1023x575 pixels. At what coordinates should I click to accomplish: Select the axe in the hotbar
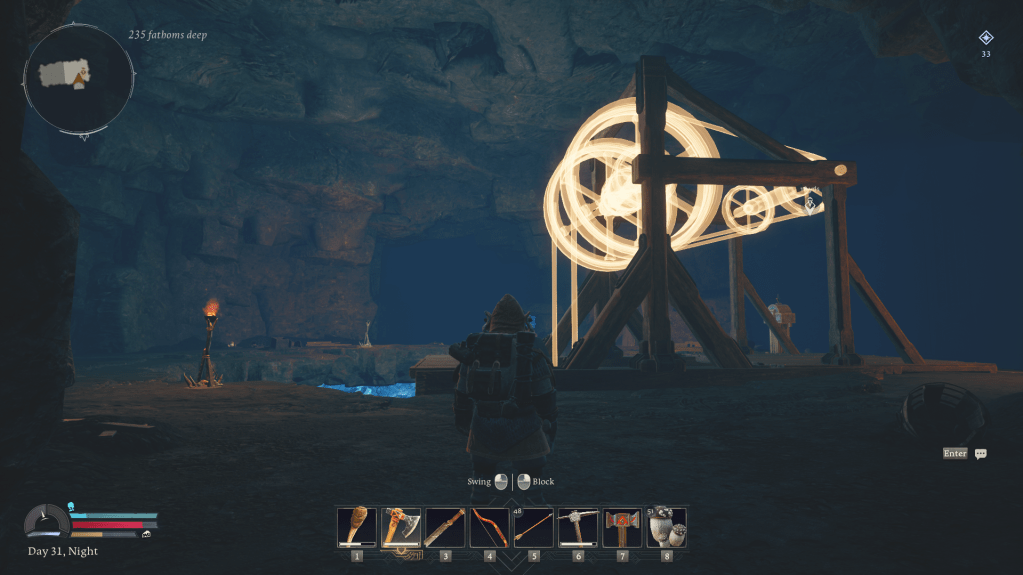click(401, 527)
